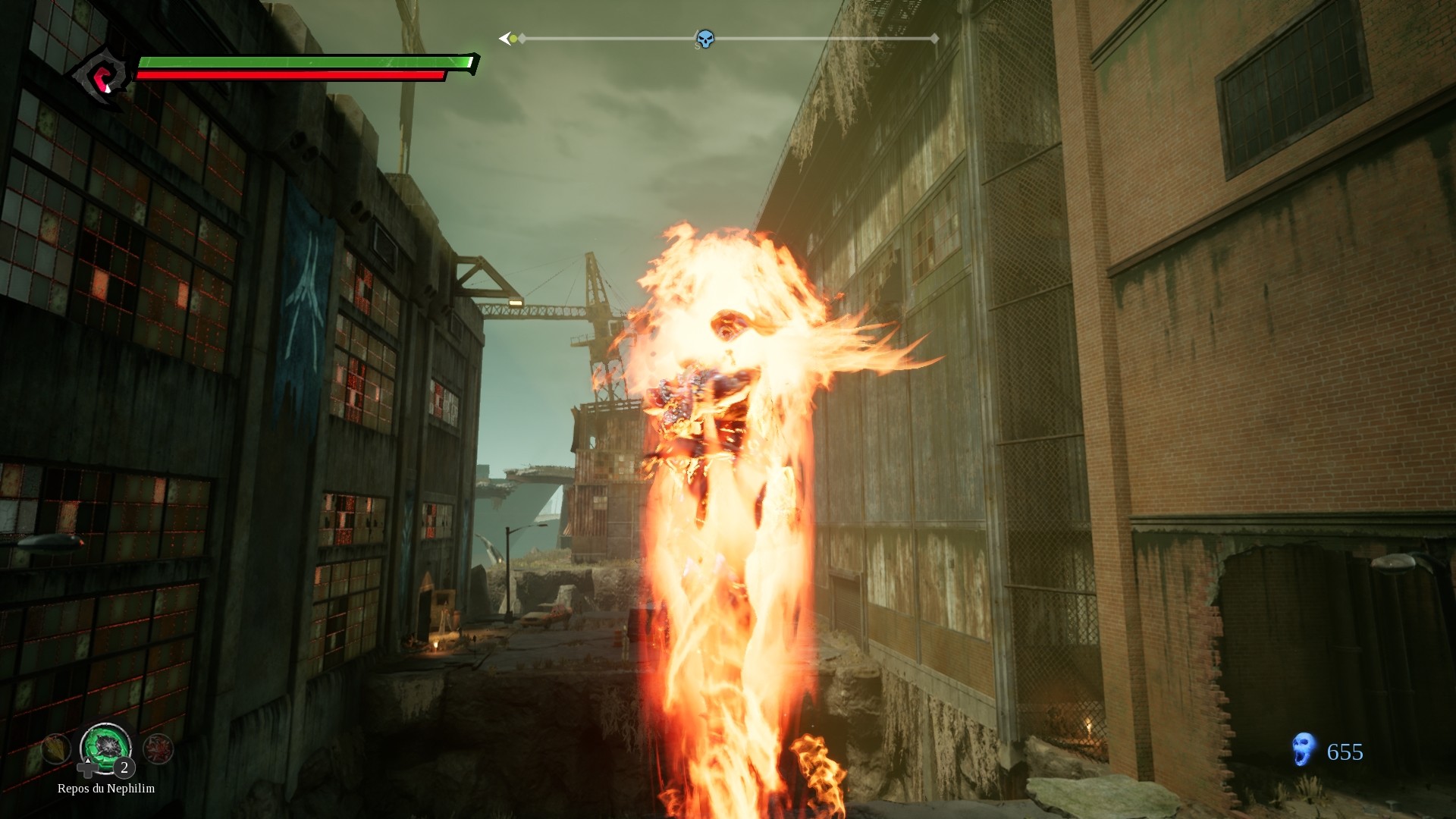Viewport: 1456px width, 819px height.
Task: Pick the red shard item slot
Action: tap(158, 749)
